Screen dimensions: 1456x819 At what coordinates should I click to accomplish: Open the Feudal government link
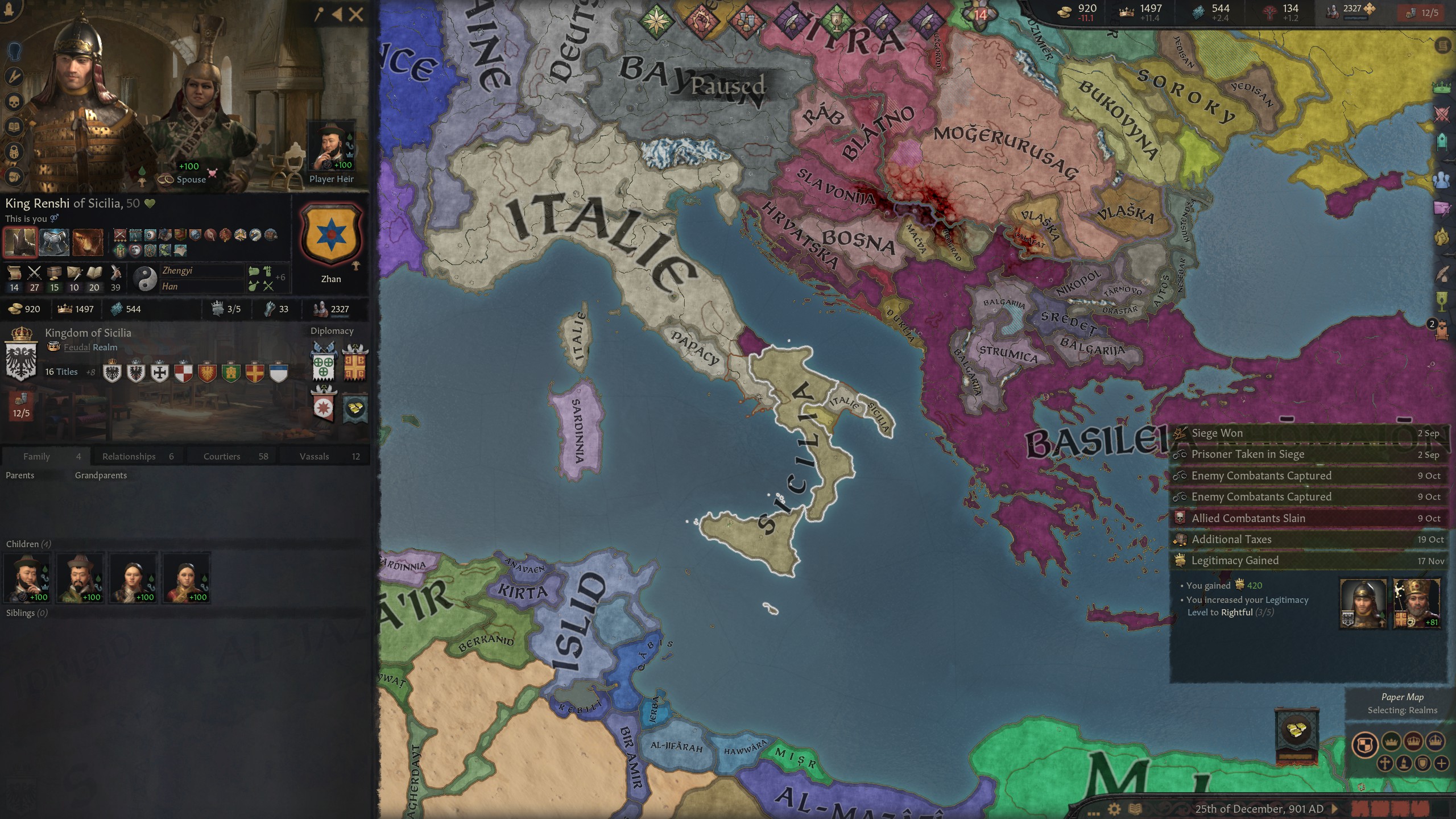click(76, 347)
